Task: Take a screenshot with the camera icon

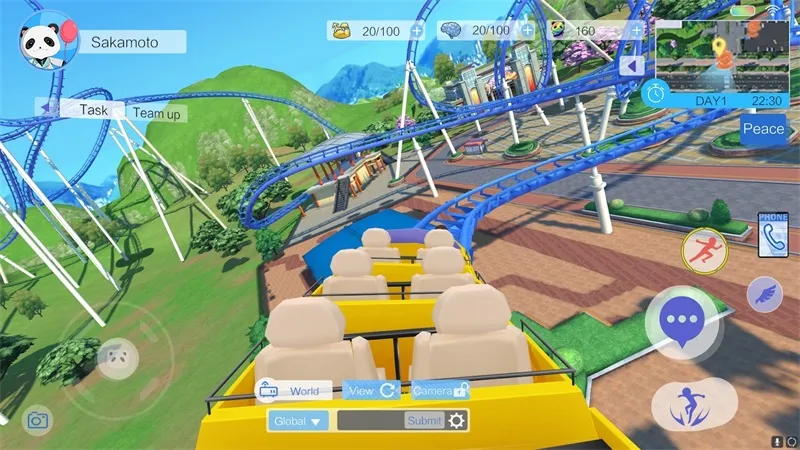Action: (x=38, y=420)
